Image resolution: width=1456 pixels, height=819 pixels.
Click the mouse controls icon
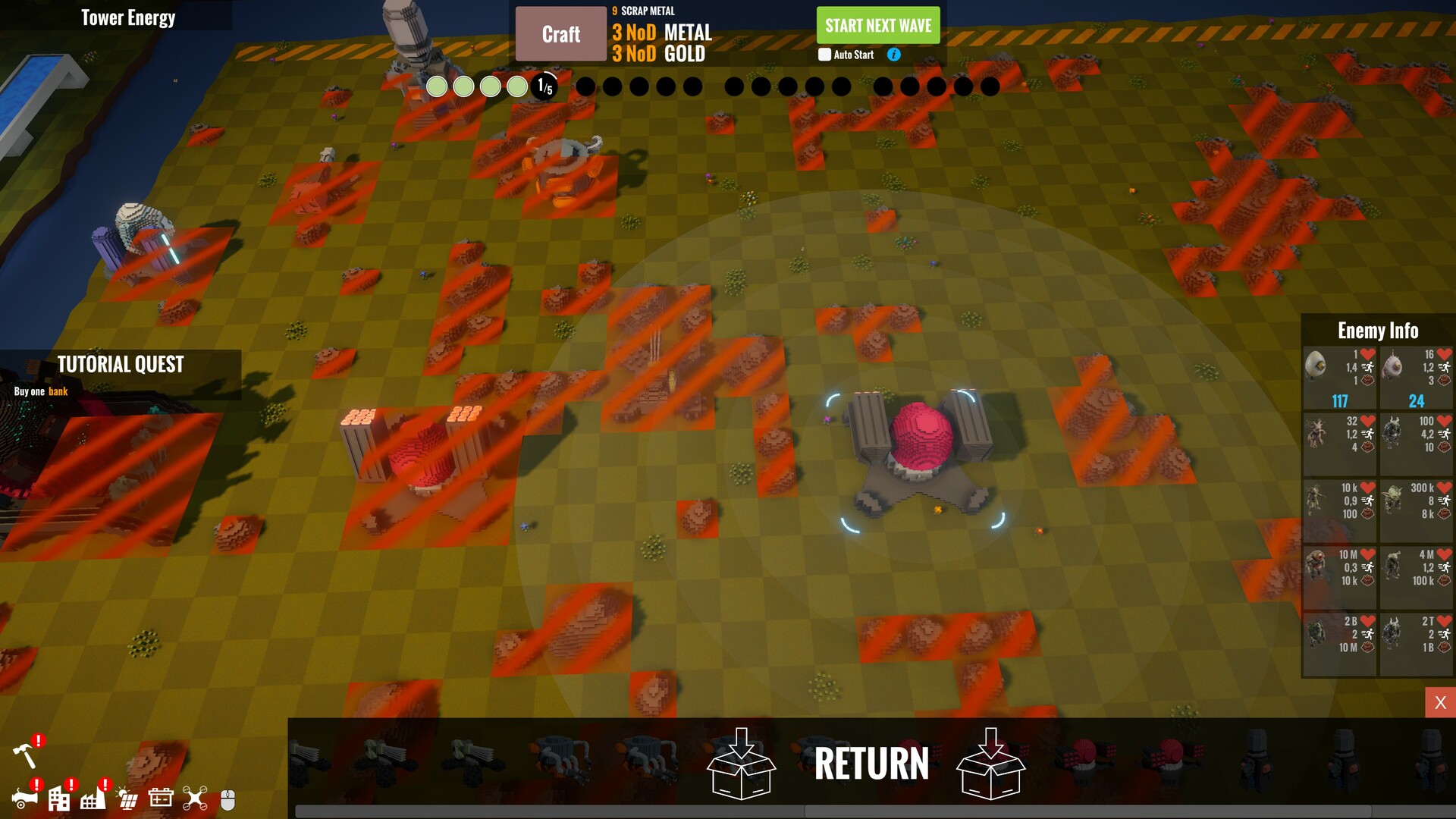(227, 798)
